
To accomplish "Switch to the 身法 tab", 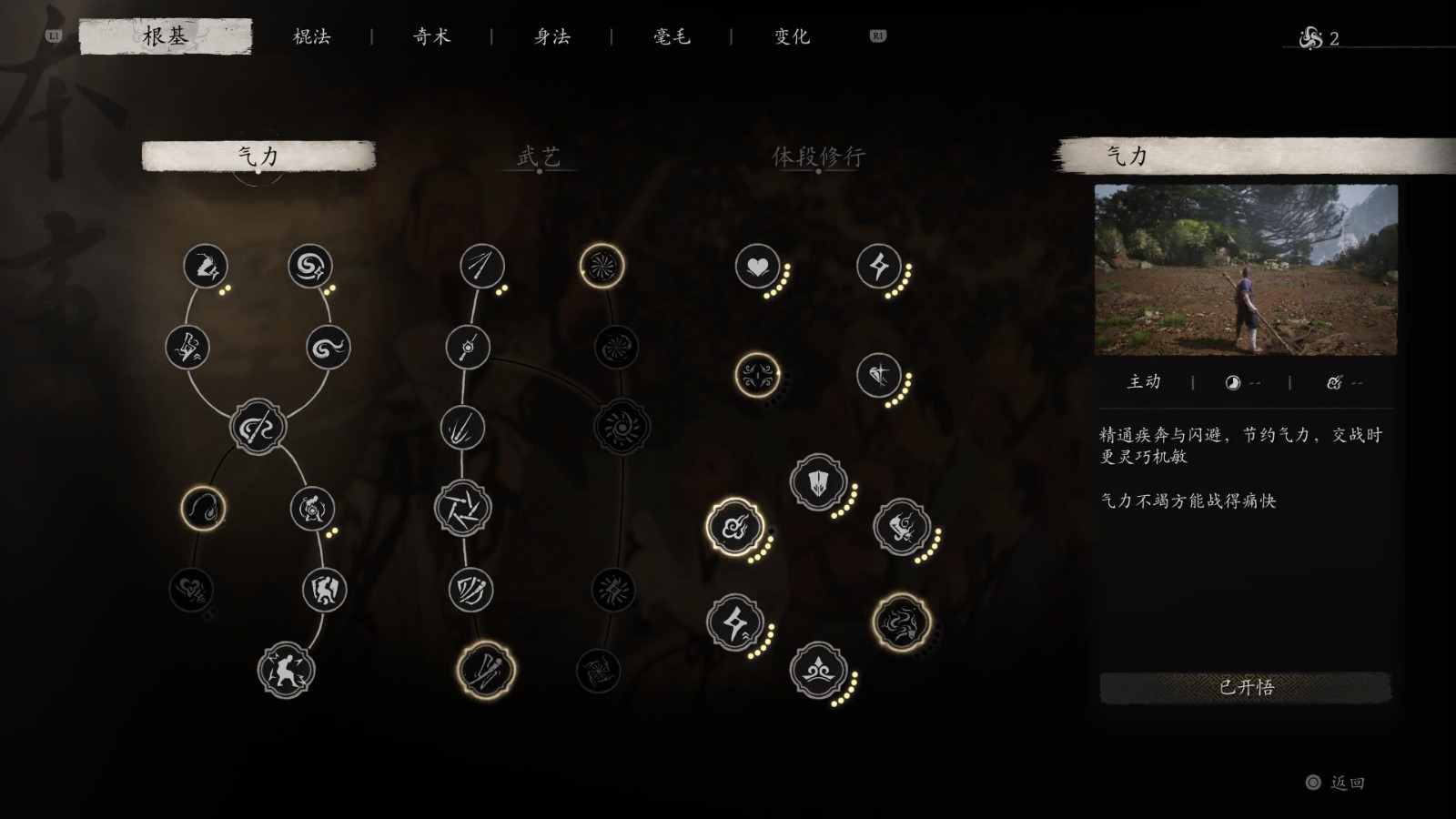I will pyautogui.click(x=551, y=36).
